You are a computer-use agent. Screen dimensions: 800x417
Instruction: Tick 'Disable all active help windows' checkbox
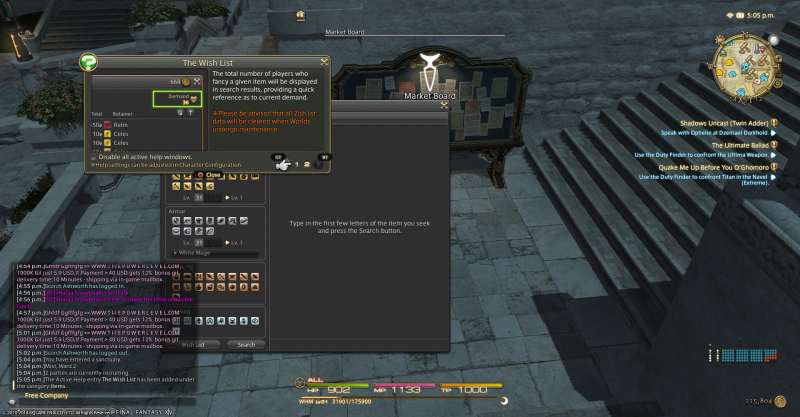pyautogui.click(x=94, y=157)
